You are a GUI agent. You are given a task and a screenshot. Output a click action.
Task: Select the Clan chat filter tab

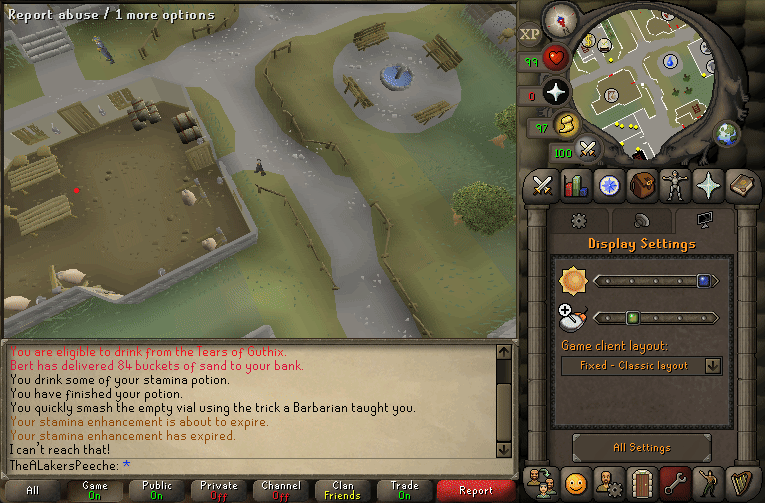point(342,490)
